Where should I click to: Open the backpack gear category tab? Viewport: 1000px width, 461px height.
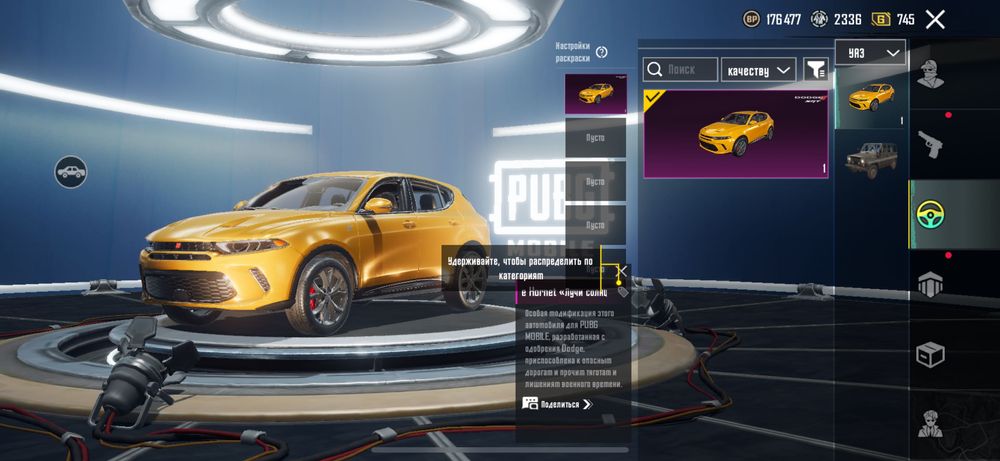931,284
